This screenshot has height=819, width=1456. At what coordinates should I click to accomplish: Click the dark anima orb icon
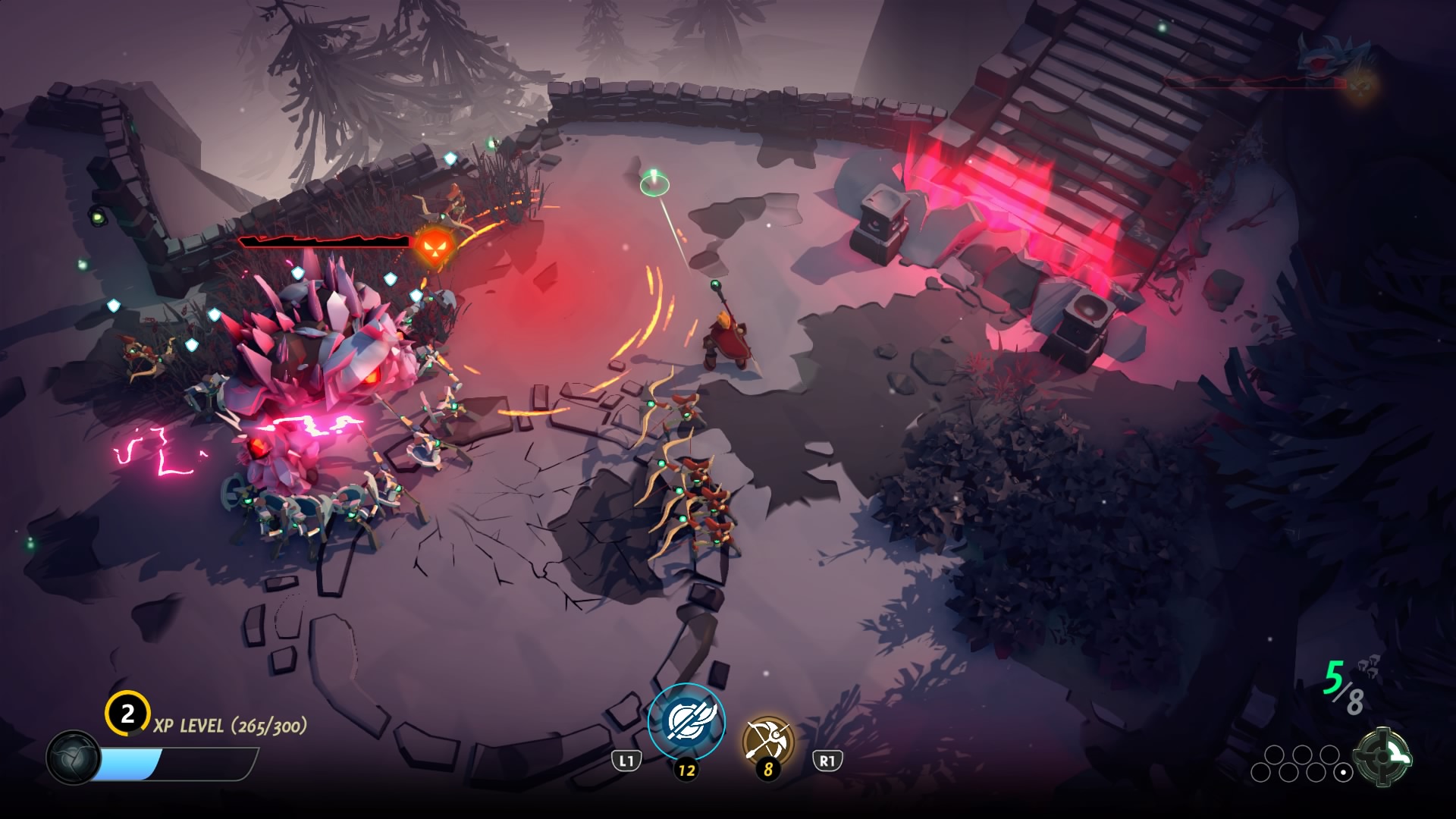pyautogui.click(x=73, y=757)
